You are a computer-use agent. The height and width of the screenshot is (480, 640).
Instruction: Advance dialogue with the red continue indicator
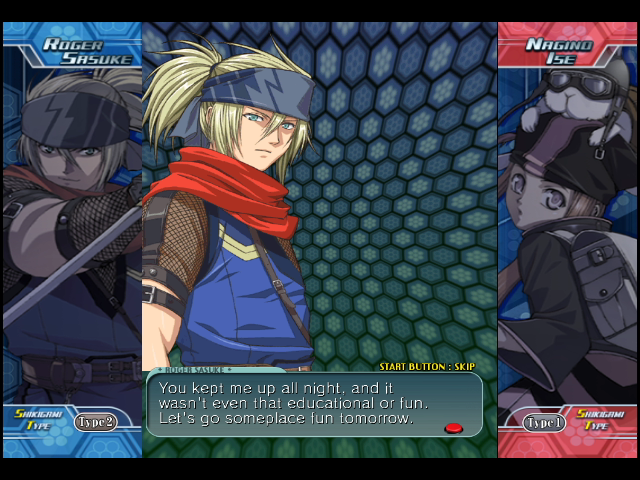pos(453,428)
